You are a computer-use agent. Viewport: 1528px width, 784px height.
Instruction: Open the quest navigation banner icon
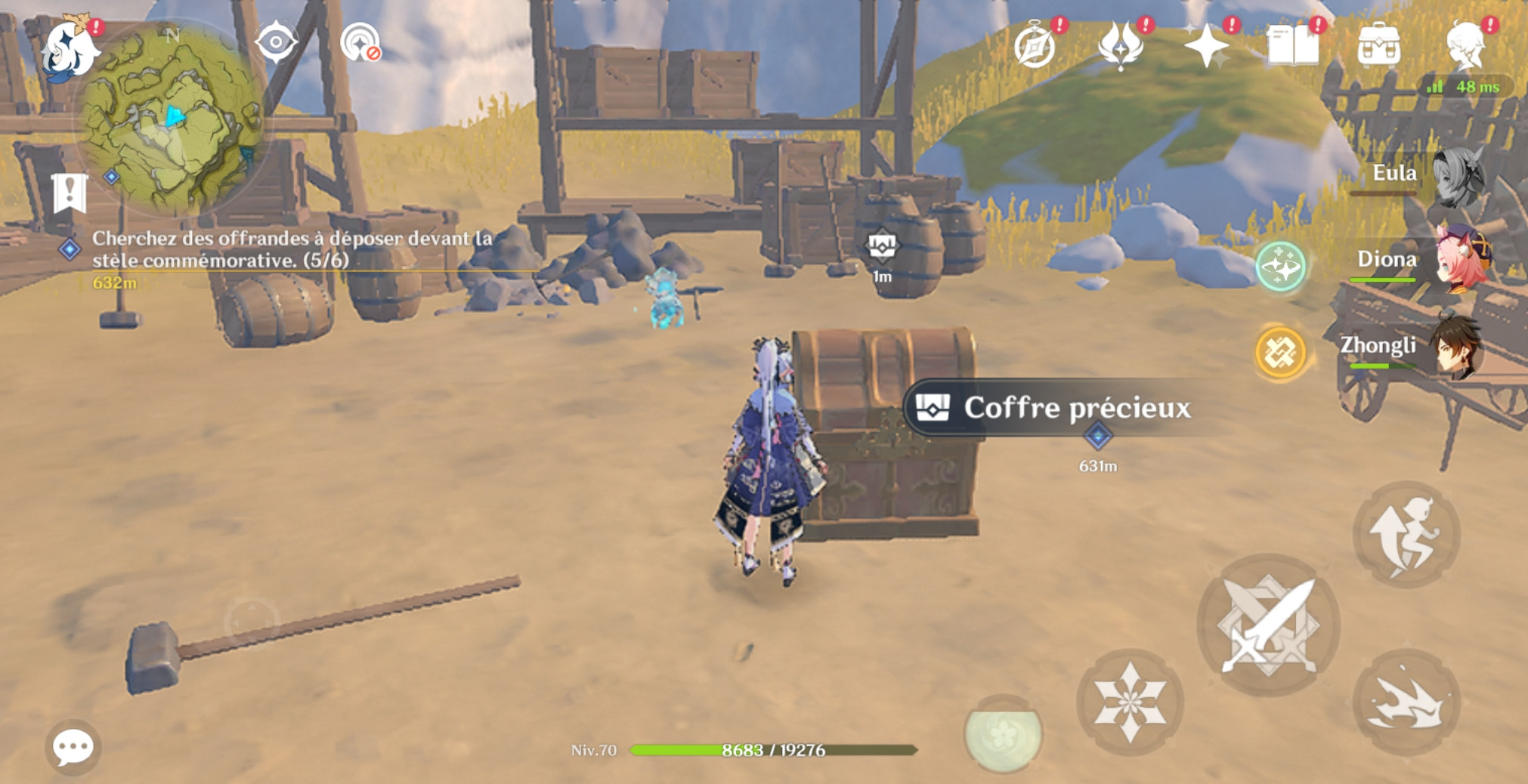70,193
